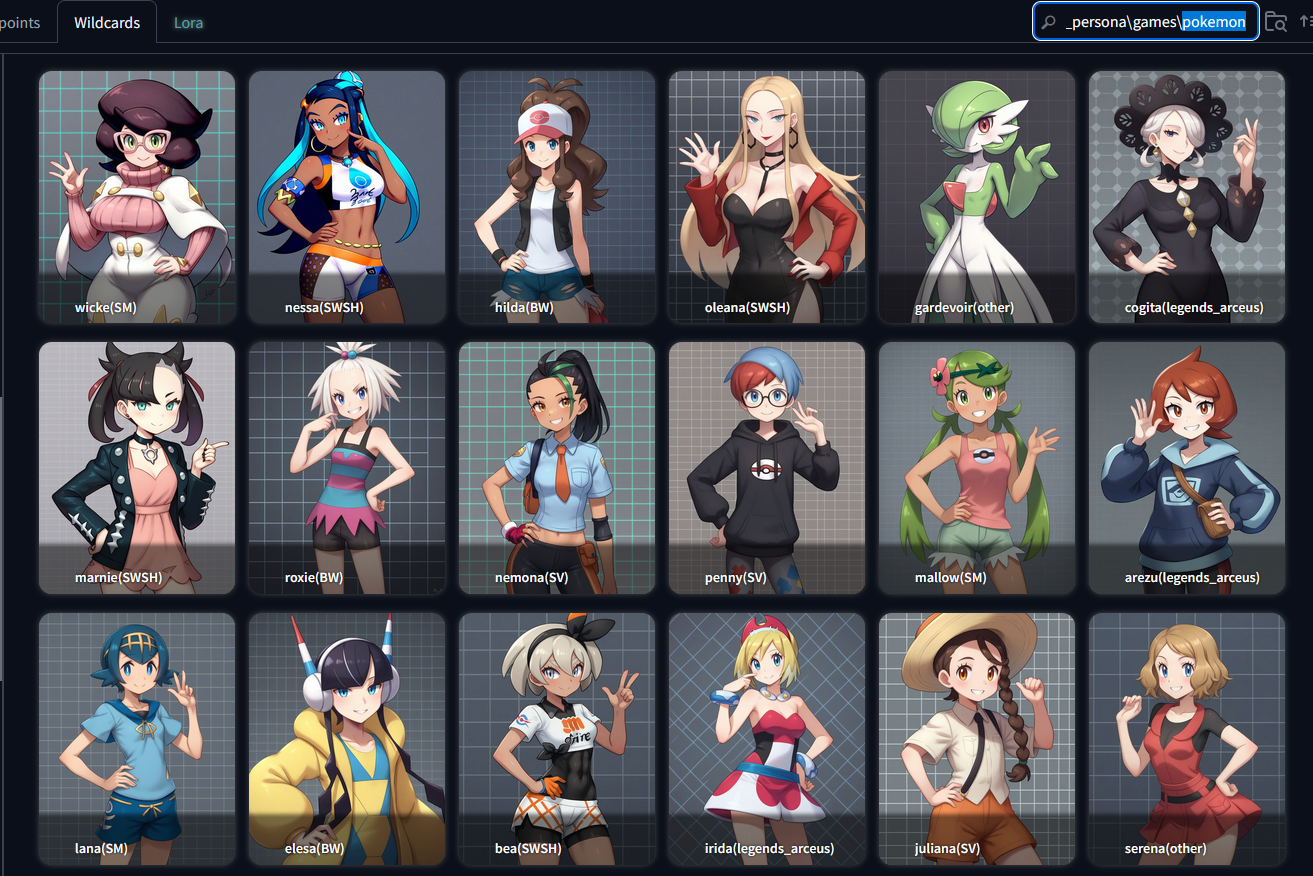
Task: Select the oleana(SWSH) card
Action: coord(767,197)
